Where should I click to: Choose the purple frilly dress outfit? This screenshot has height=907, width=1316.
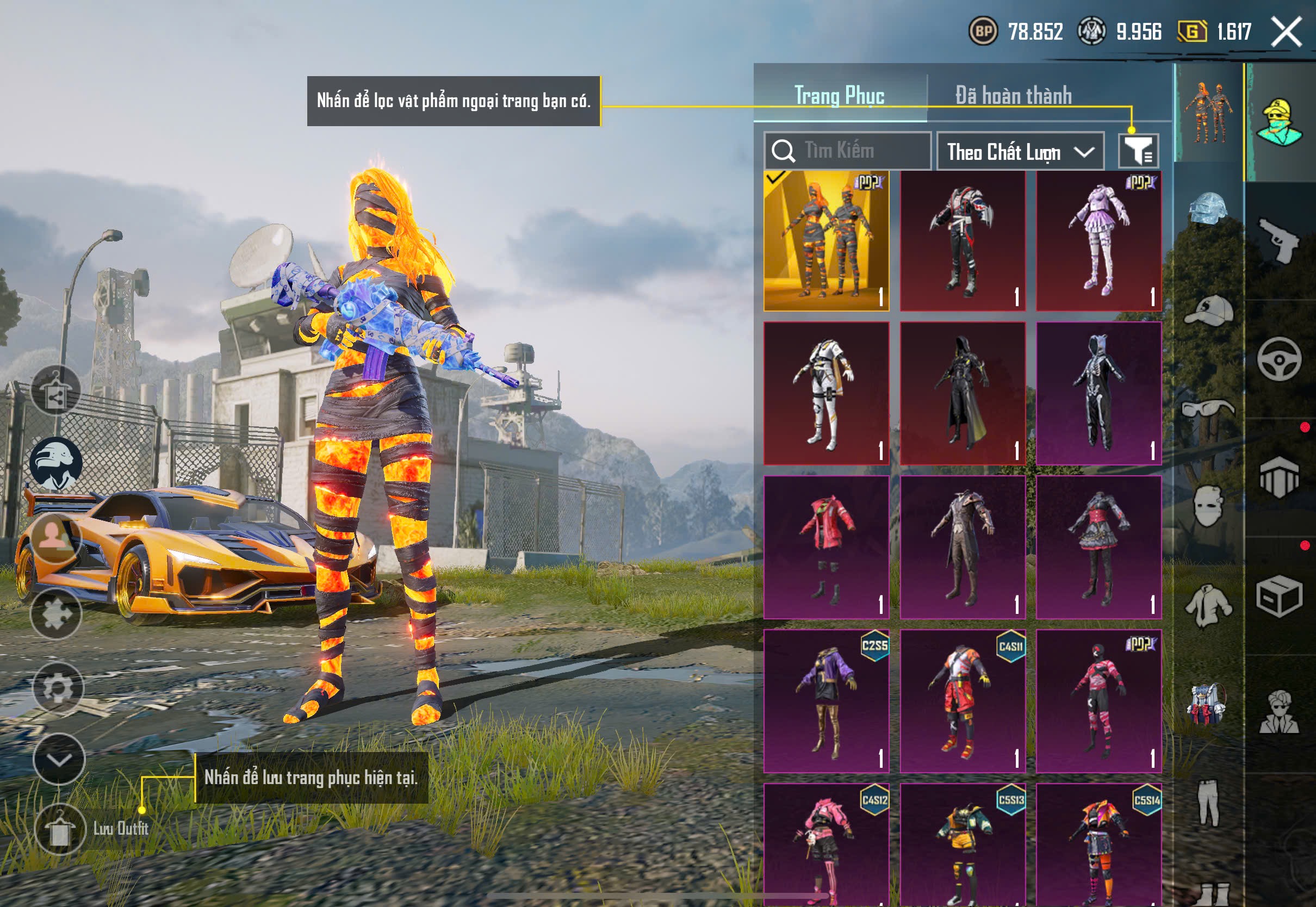click(x=1098, y=241)
